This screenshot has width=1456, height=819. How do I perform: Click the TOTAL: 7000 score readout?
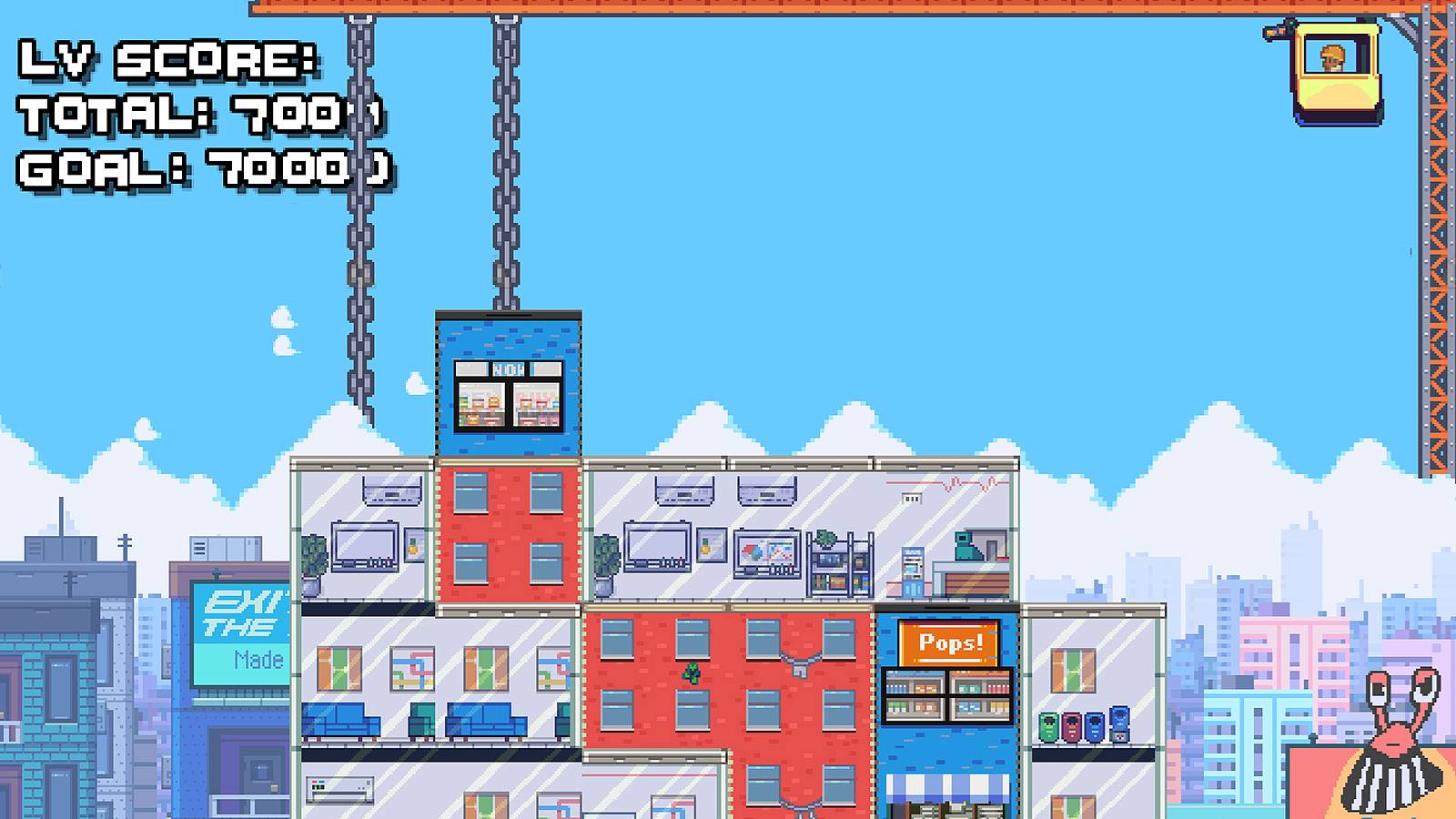pyautogui.click(x=200, y=116)
